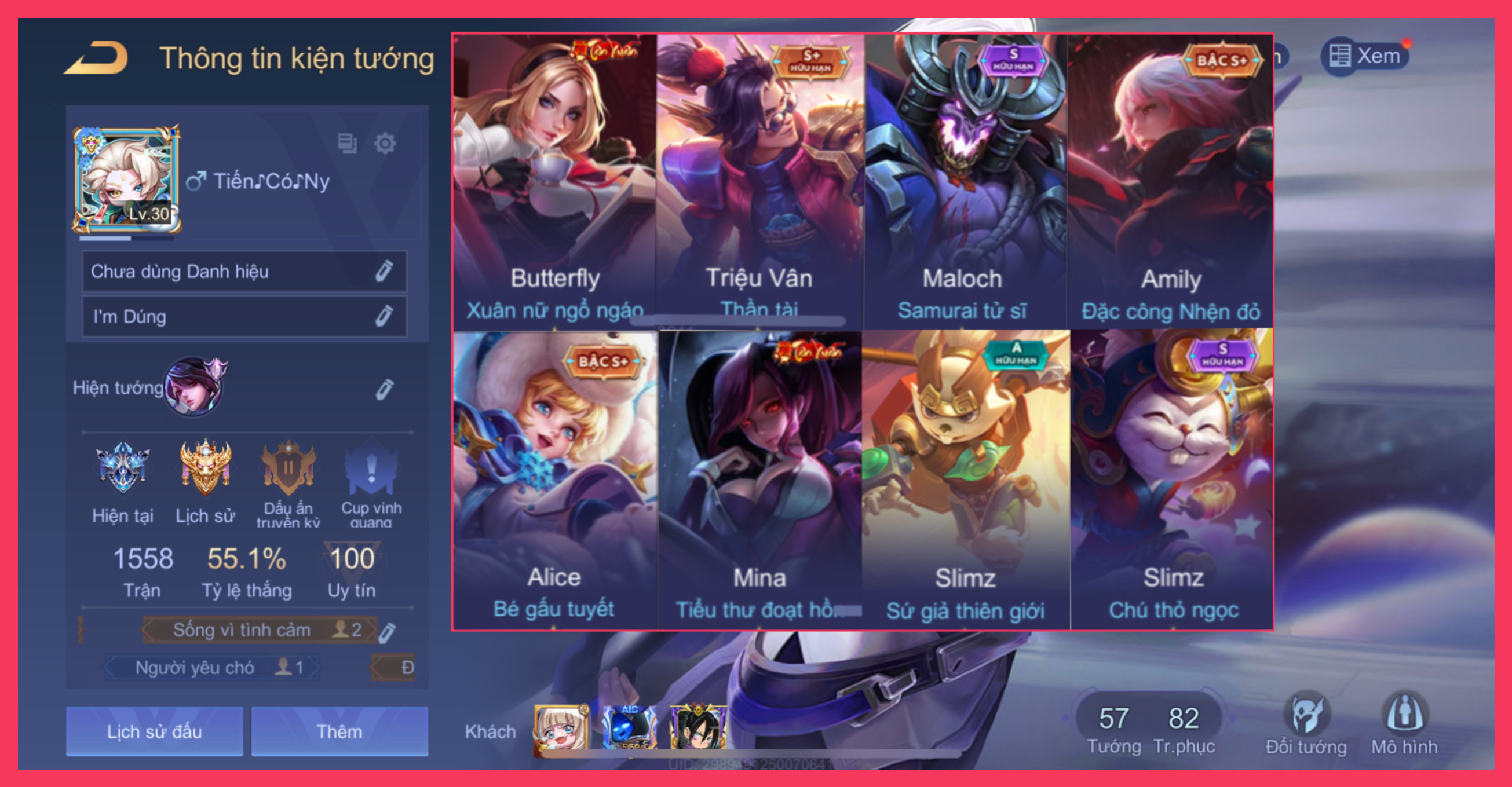The height and width of the screenshot is (787, 1512).
Task: Click the Xem button
Action: pyautogui.click(x=1365, y=56)
